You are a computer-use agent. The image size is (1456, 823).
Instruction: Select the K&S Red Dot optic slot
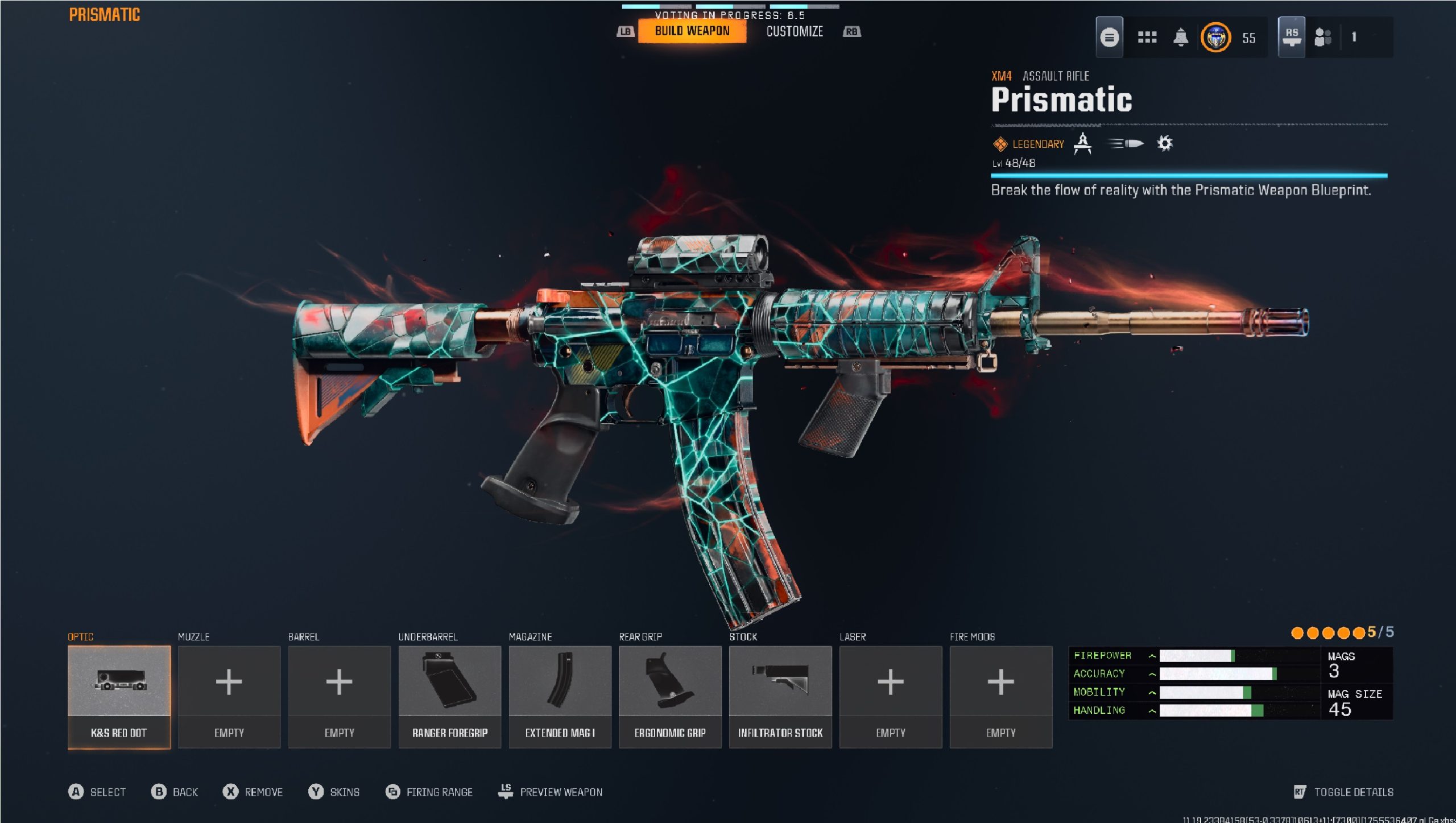click(119, 696)
